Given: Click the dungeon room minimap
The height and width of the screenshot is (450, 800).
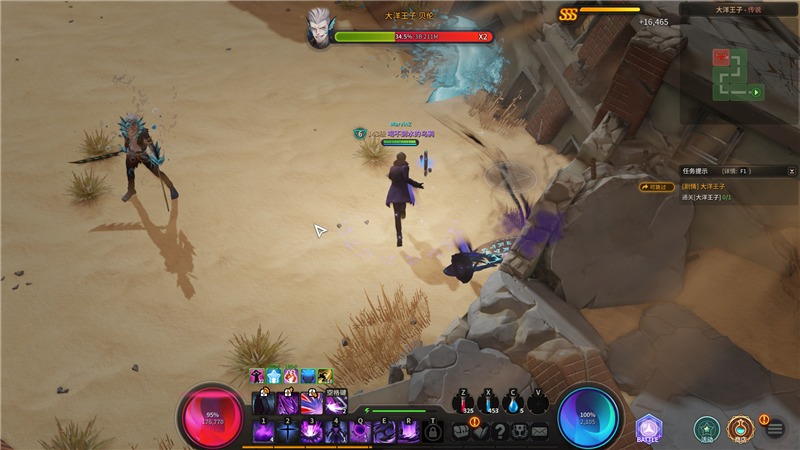Looking at the screenshot, I should [737, 73].
